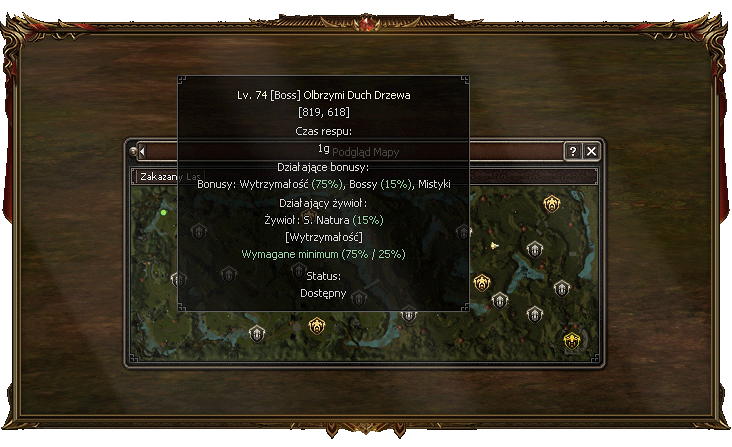
Task: Click the left arrow in map title bar
Action: pos(142,151)
